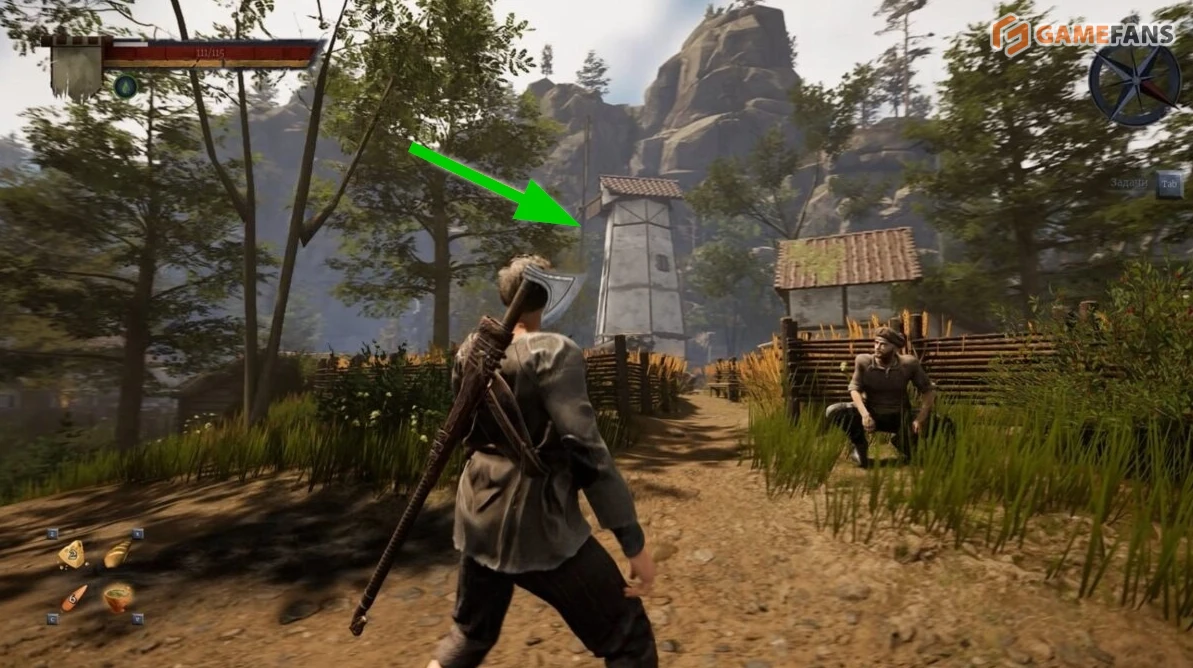Select the carrot quick slot
1193x668 pixels.
coord(72,598)
